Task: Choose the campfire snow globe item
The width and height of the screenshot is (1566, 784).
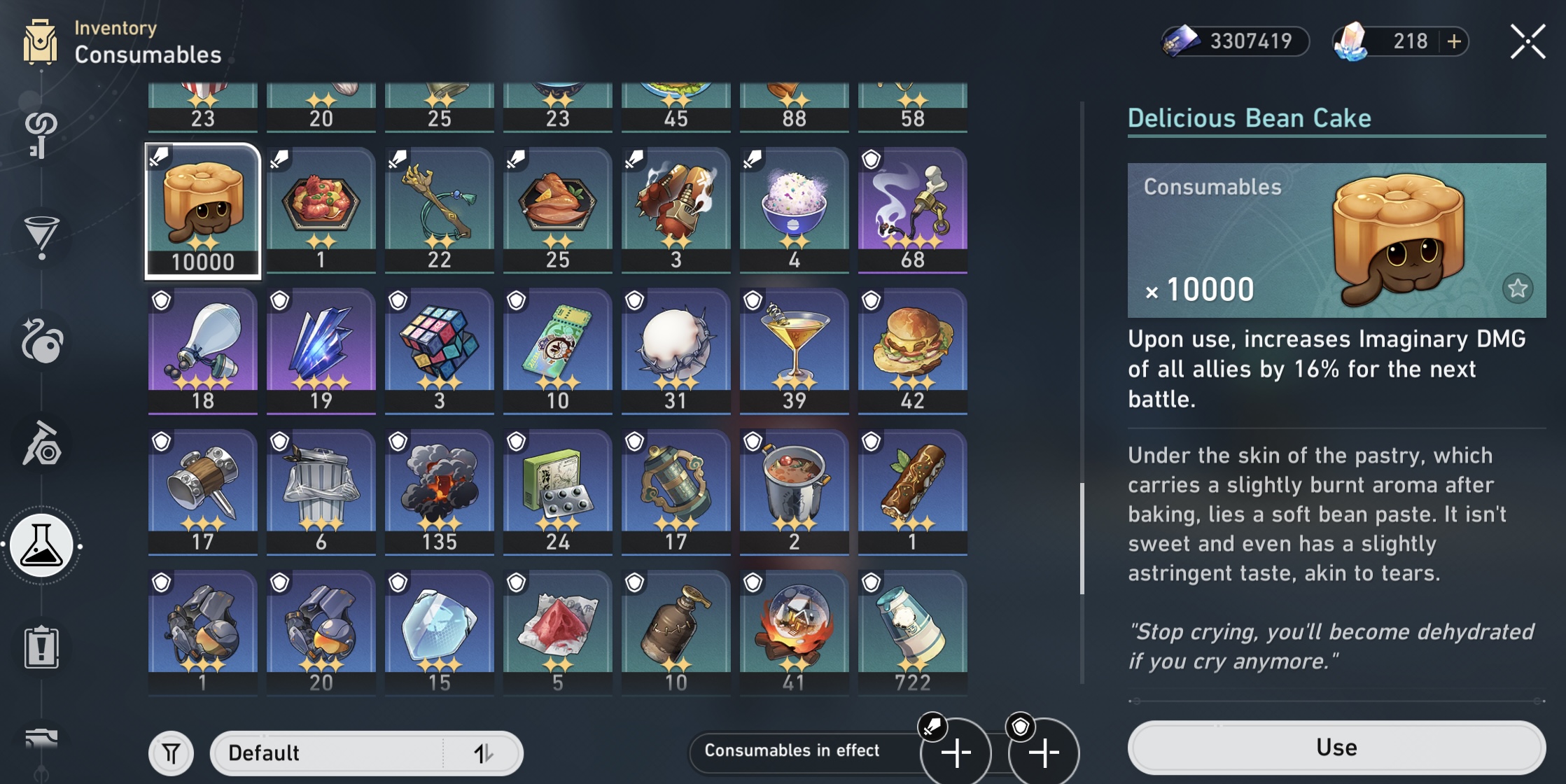Action: pos(794,631)
